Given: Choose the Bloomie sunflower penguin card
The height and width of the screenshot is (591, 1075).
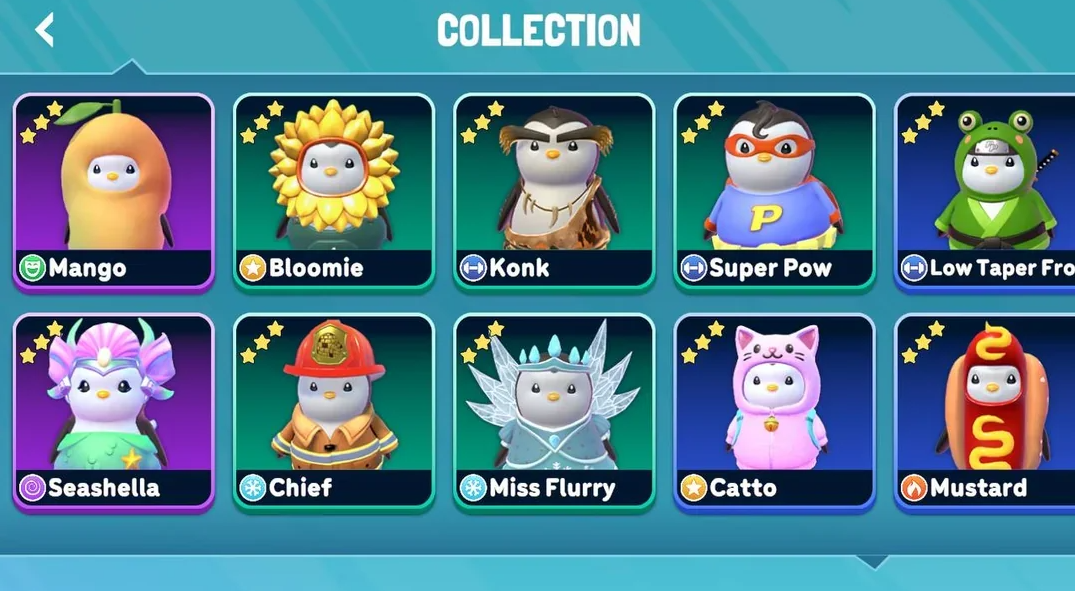Looking at the screenshot, I should [x=334, y=190].
